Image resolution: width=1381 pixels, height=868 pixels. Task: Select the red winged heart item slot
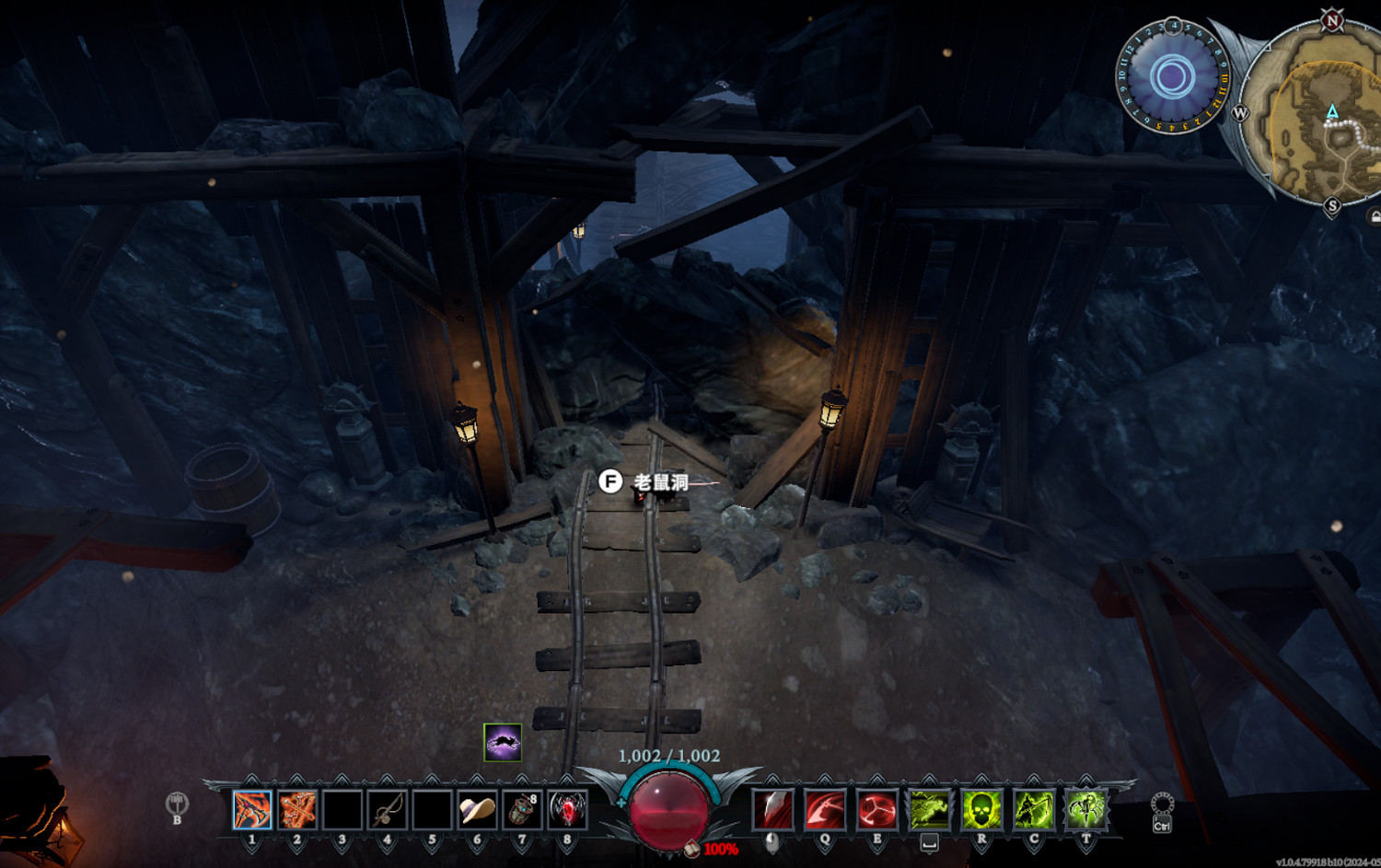point(567,810)
